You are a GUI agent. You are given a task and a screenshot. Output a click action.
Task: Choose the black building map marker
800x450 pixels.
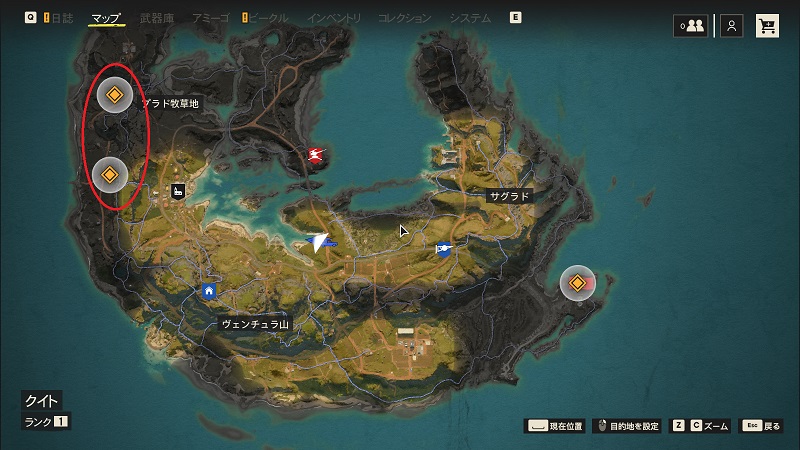coord(177,190)
